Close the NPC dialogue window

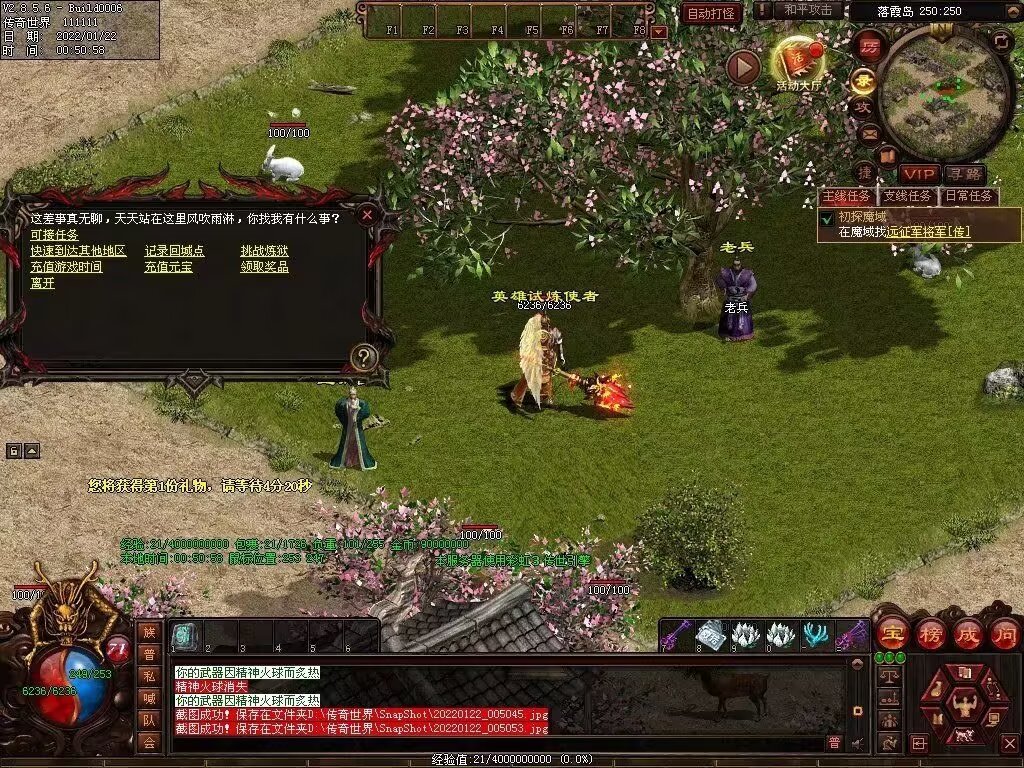367,214
